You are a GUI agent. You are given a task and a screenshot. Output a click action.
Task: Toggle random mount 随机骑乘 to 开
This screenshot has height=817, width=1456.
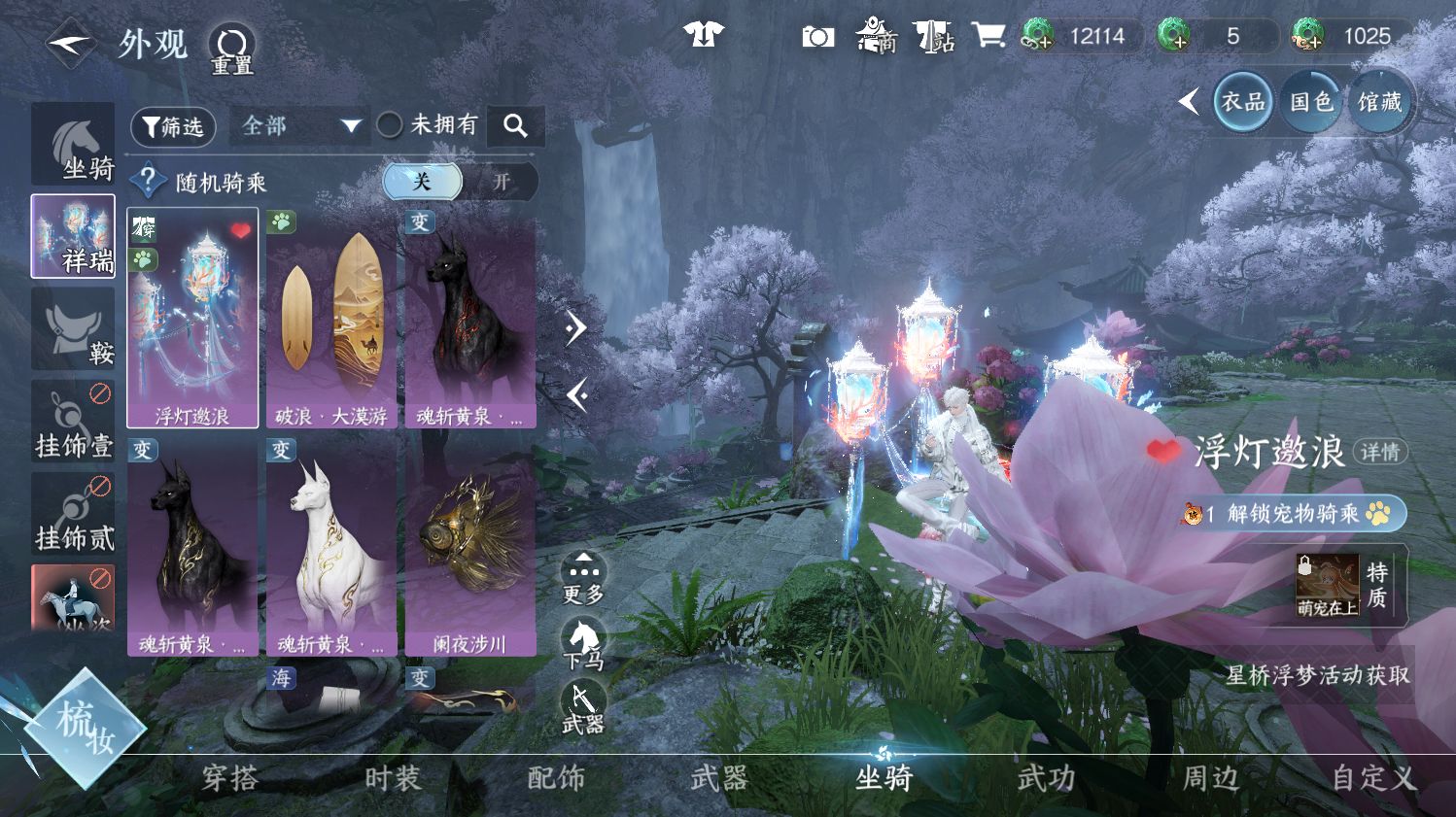click(501, 182)
